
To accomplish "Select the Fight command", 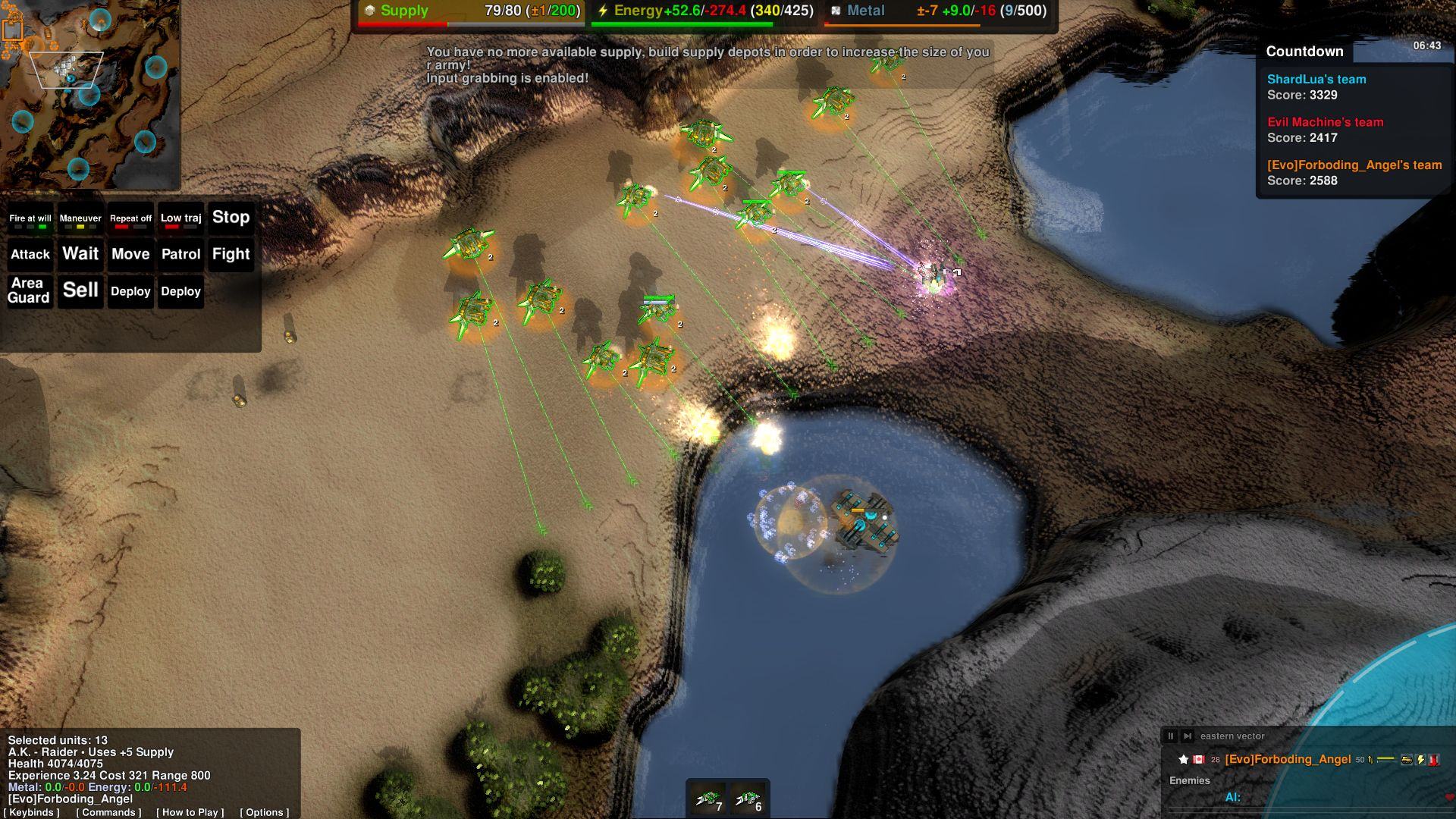I will [231, 254].
